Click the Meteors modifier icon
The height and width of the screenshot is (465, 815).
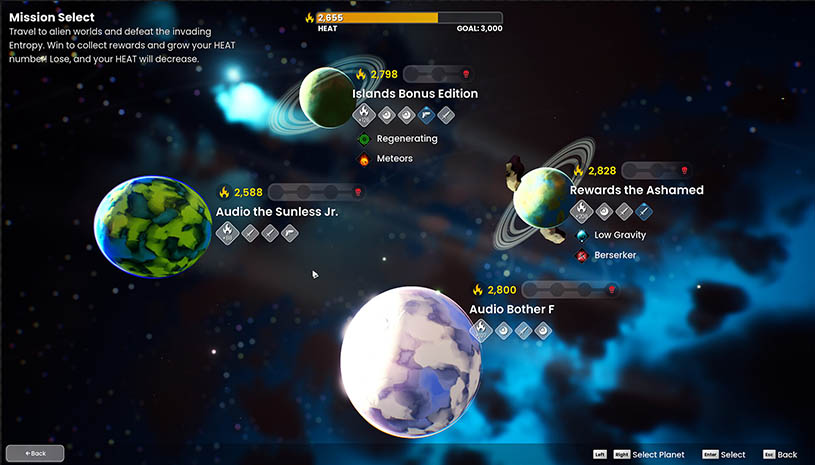pos(364,159)
